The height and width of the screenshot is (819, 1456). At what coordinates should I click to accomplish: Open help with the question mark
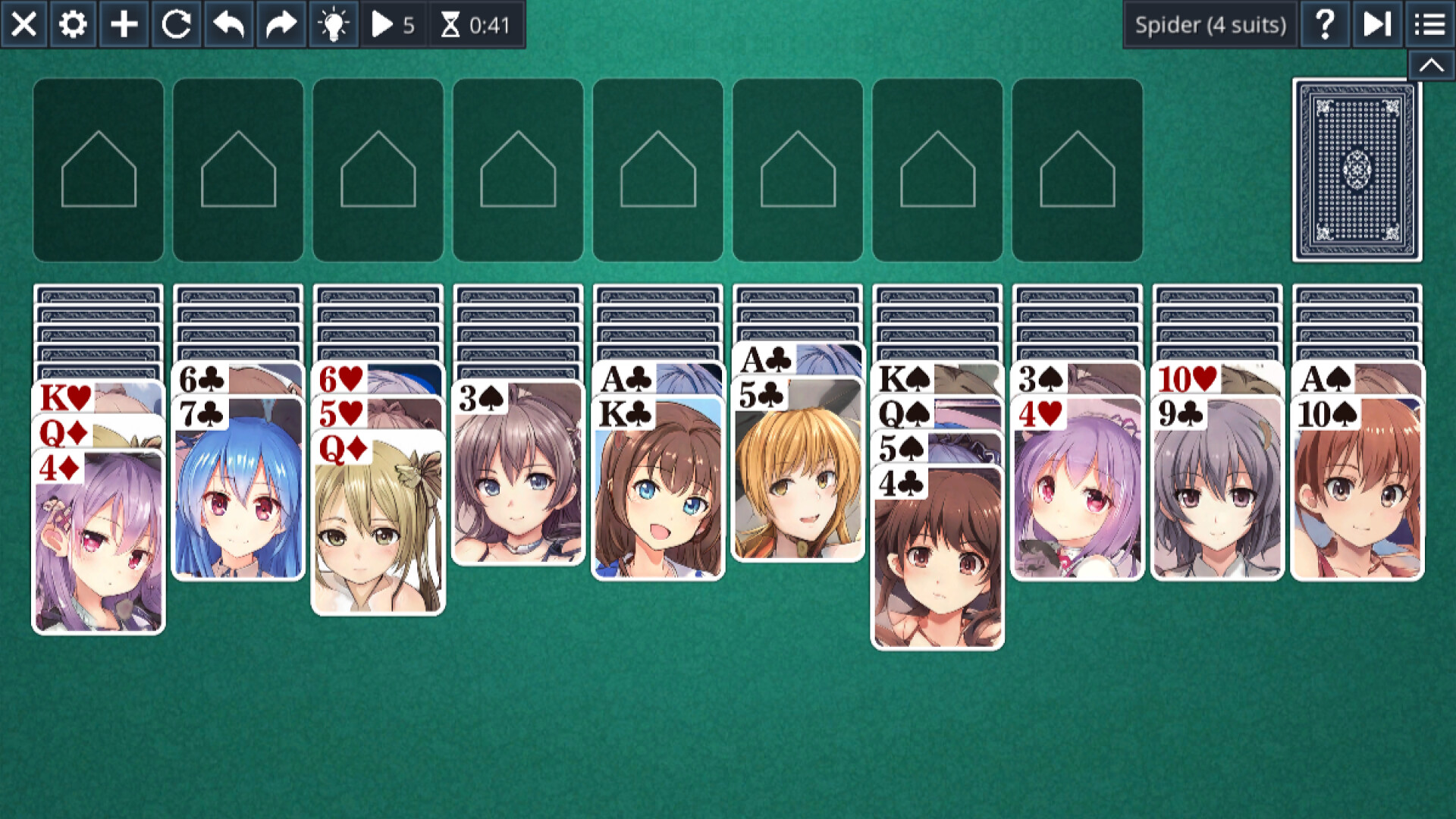pos(1324,24)
